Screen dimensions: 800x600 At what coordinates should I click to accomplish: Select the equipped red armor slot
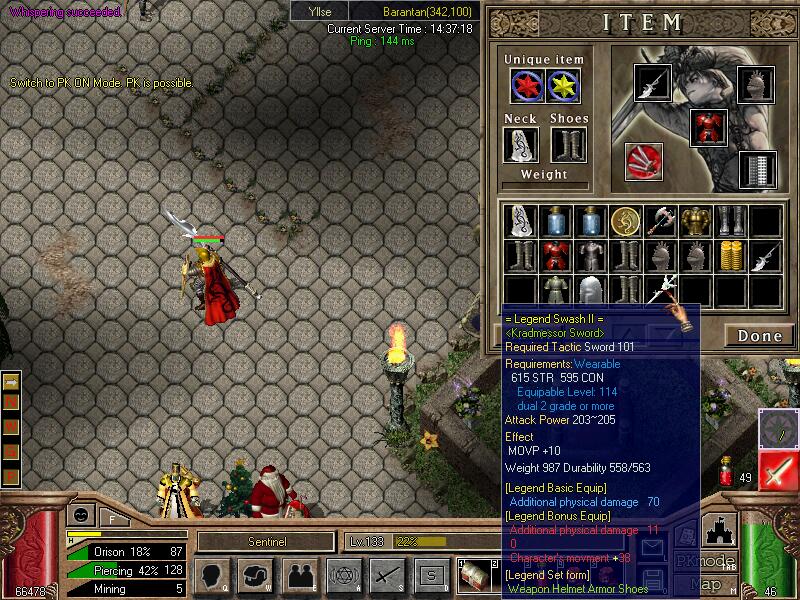[708, 127]
